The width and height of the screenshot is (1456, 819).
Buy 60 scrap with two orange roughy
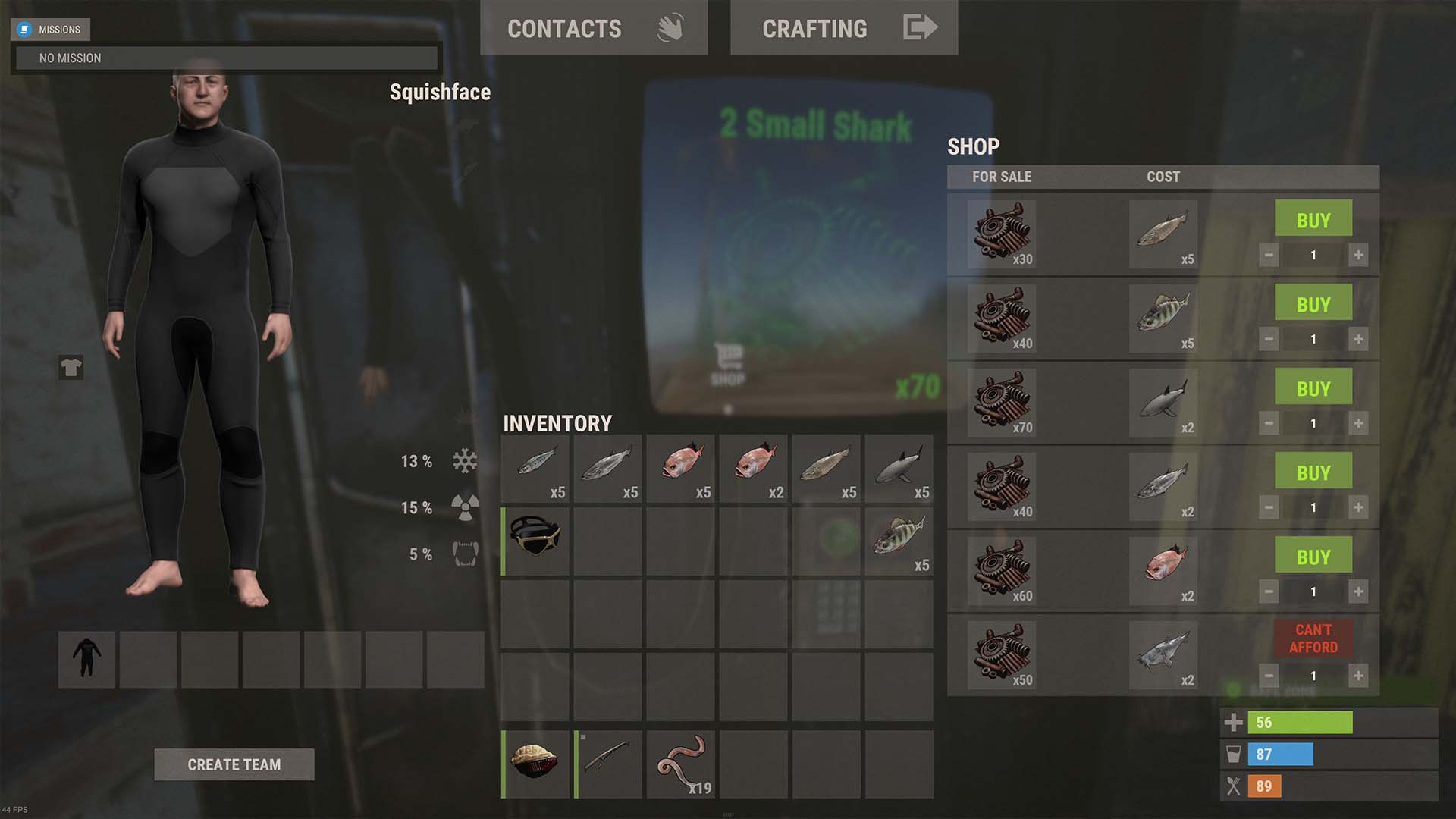(1313, 557)
